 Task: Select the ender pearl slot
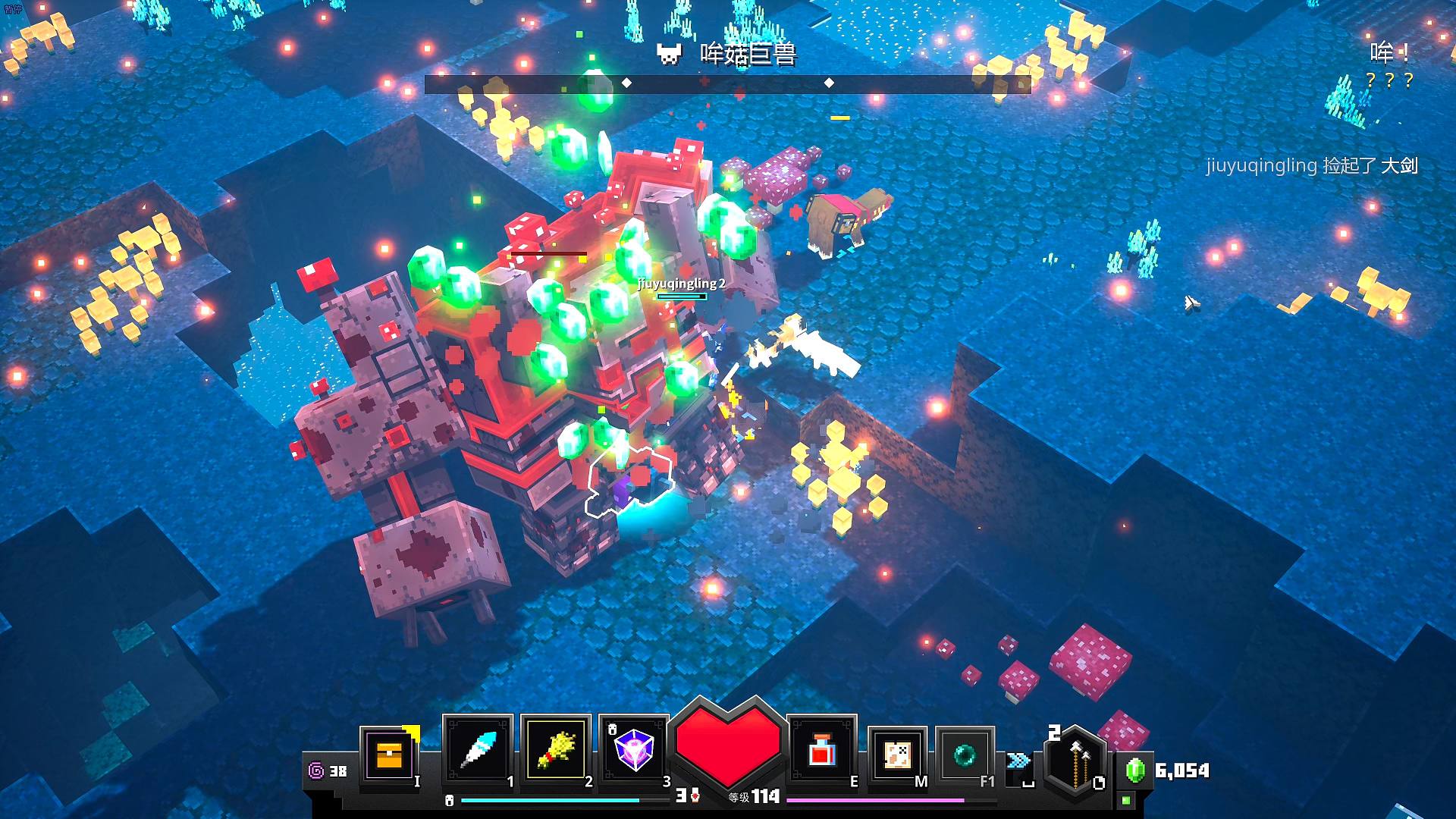965,755
